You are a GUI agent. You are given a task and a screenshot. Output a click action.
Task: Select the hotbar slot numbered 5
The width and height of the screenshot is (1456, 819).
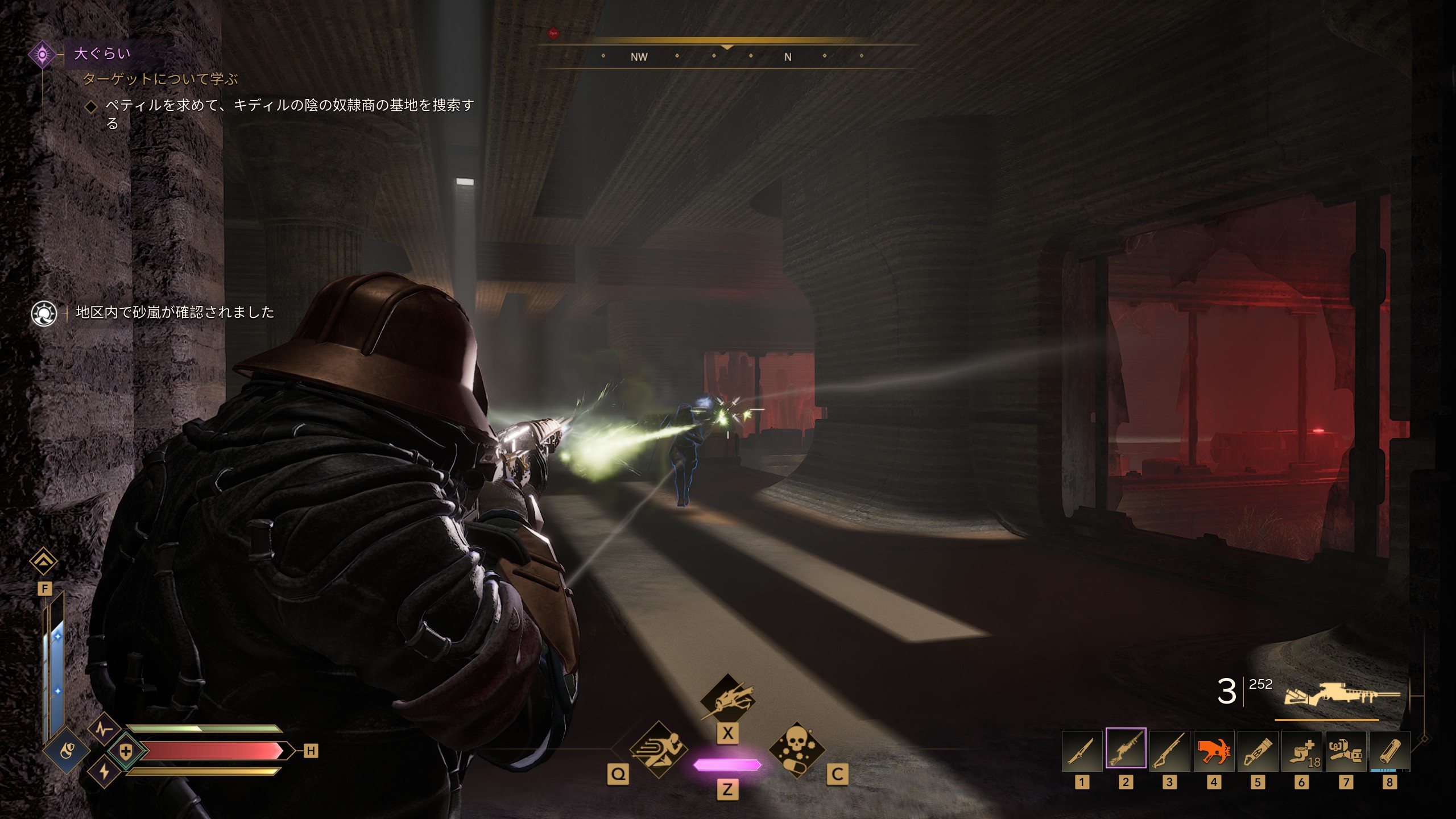1258,751
